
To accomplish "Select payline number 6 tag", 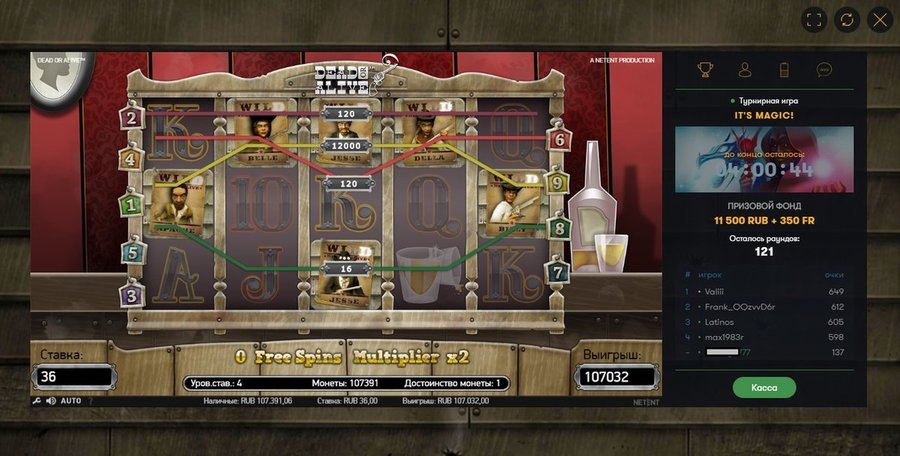I will [560, 140].
